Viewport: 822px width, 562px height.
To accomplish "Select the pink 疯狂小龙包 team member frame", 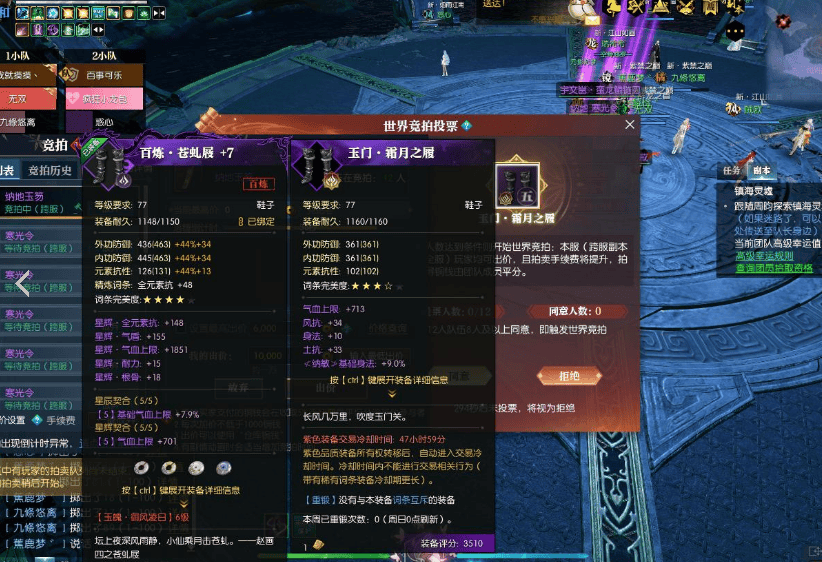I will coord(102,99).
